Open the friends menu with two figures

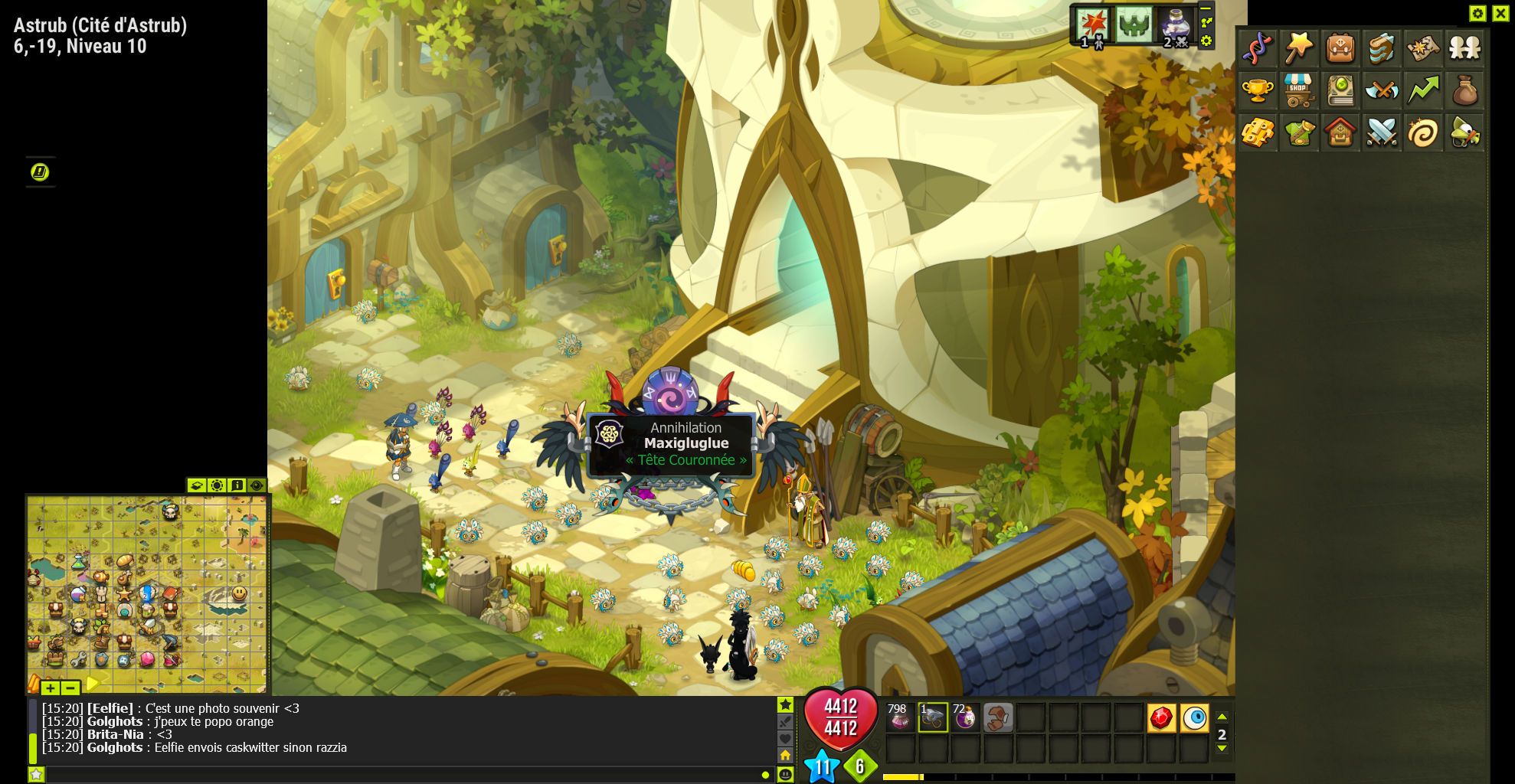1464,49
